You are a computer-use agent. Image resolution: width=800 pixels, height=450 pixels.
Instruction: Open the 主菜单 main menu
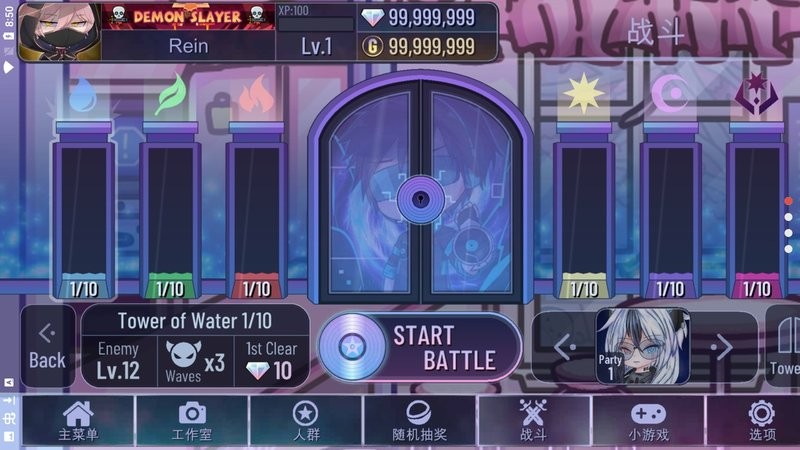pos(77,421)
